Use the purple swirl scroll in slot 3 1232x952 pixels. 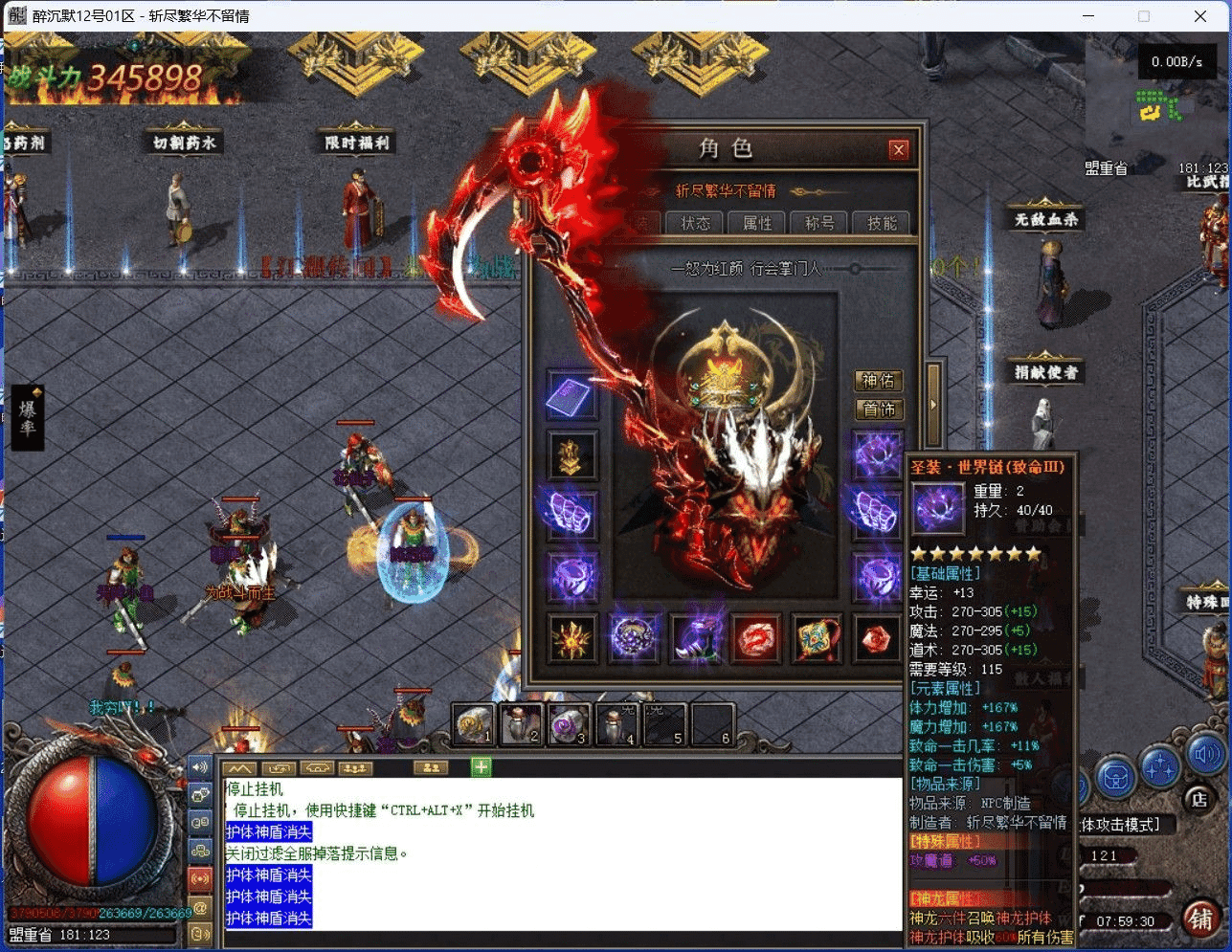coord(569,725)
